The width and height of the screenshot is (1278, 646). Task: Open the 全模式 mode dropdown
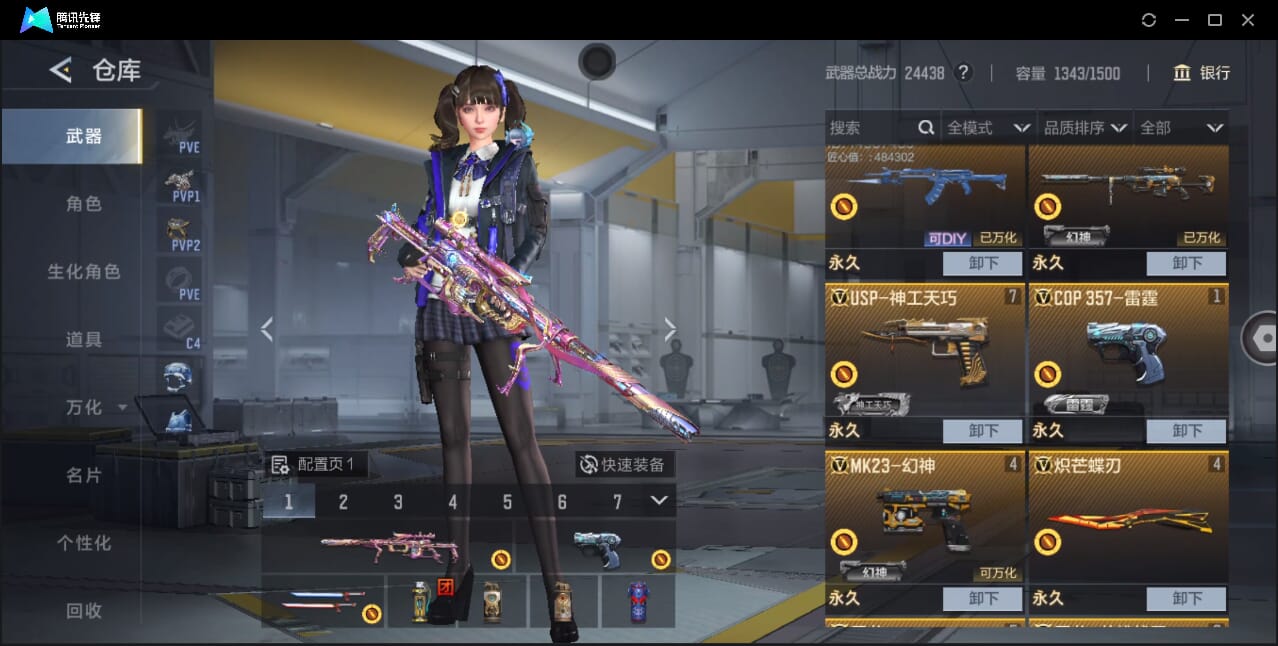(x=987, y=128)
